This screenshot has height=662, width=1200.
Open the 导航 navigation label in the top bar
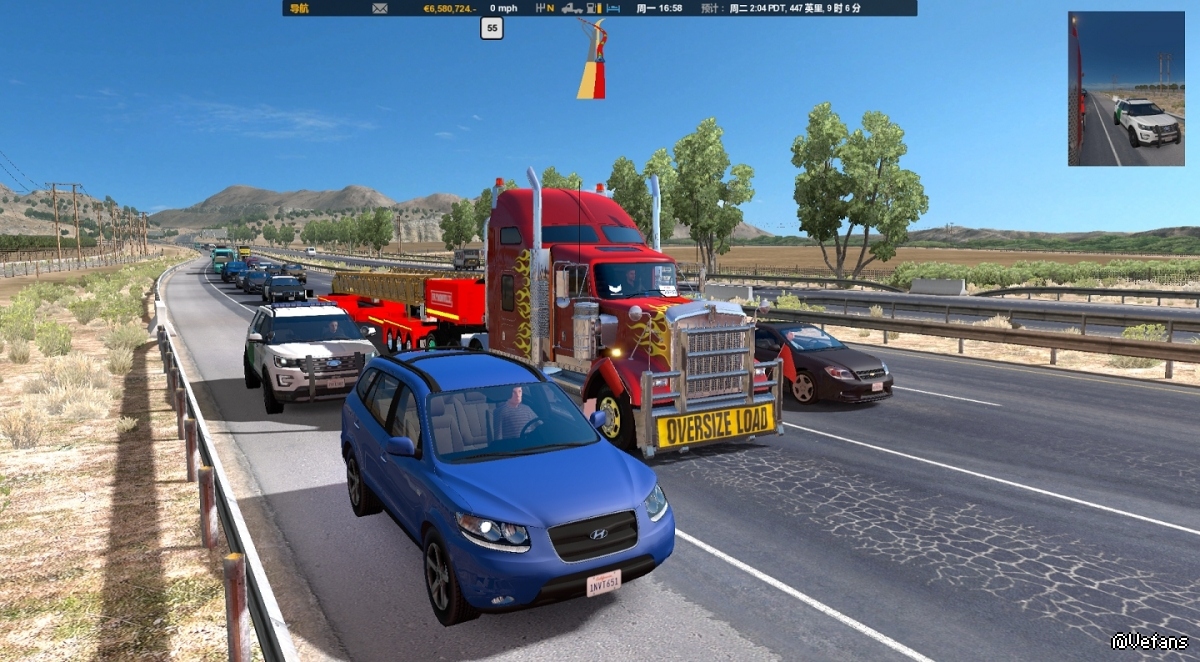point(299,8)
